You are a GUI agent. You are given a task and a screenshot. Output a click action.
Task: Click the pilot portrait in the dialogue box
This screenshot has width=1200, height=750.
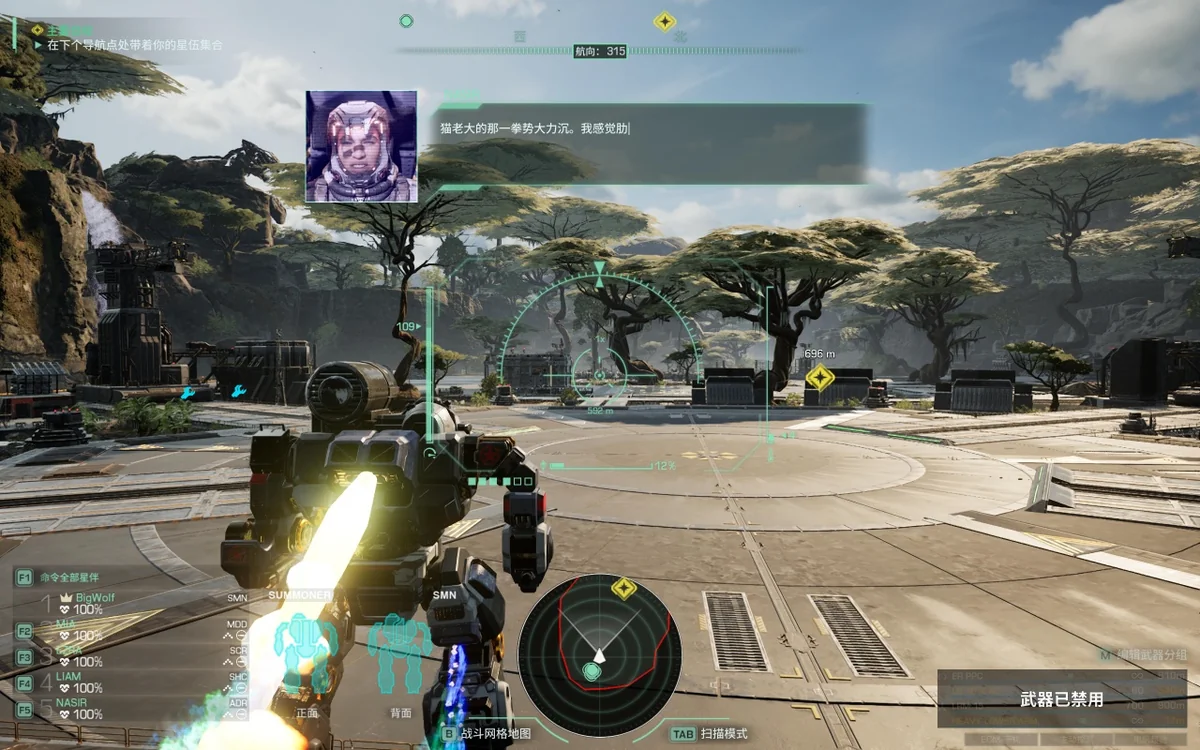pos(361,146)
